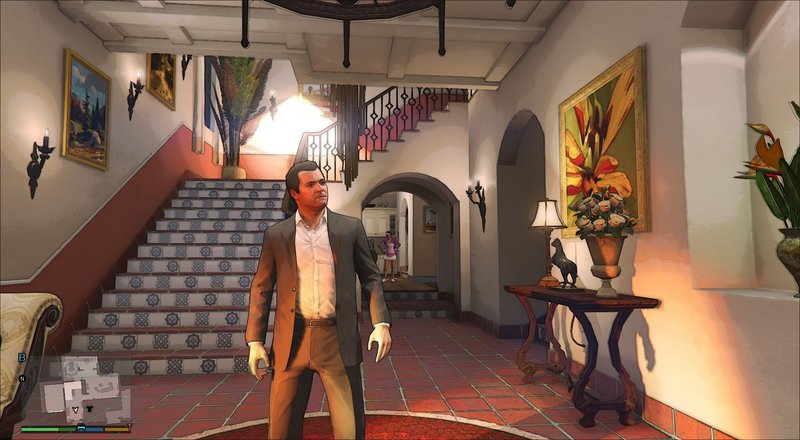Viewport: 800px width, 440px height.
Task: Click the north compass marker
Action: point(22,378)
